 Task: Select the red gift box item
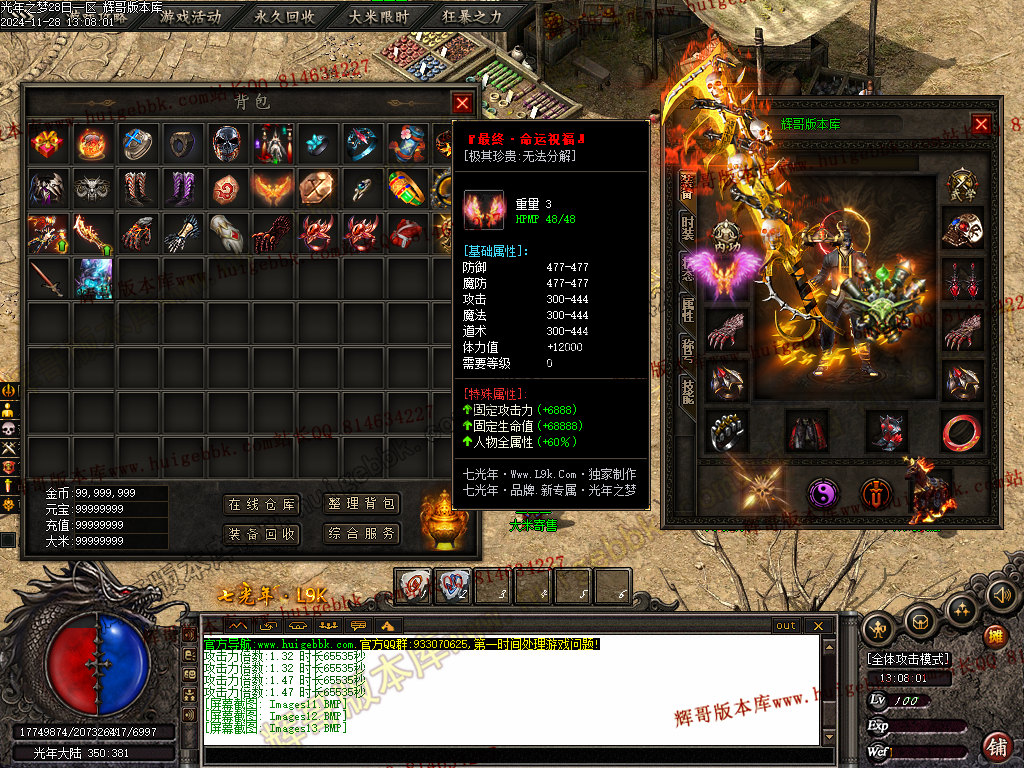[x=48, y=144]
